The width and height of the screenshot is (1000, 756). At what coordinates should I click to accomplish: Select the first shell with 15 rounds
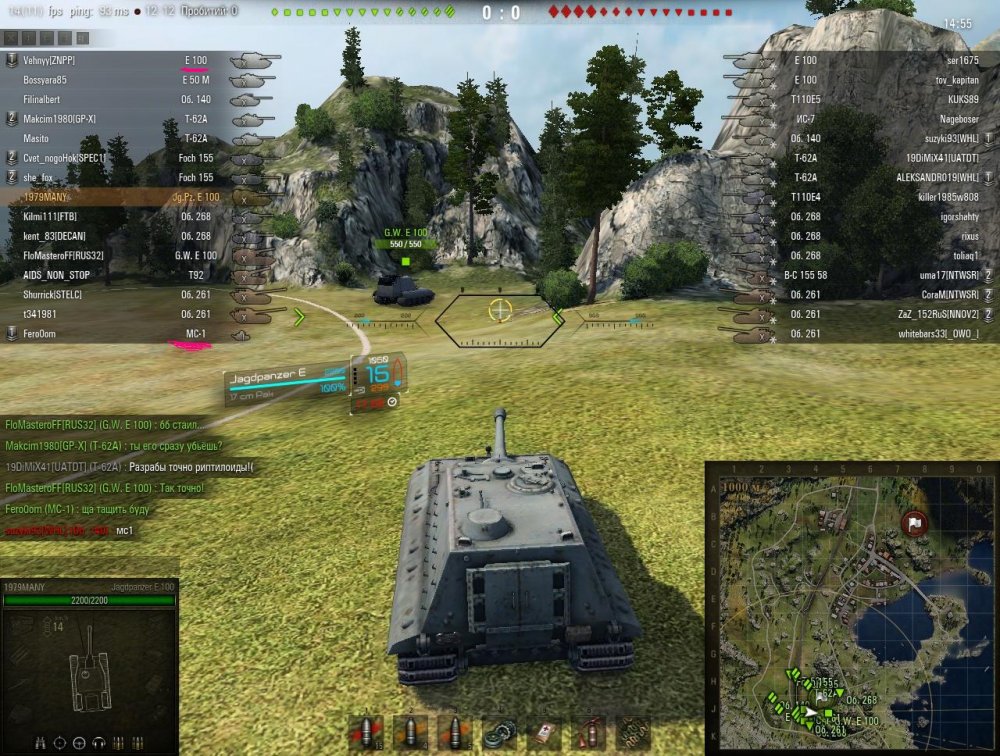[x=365, y=732]
